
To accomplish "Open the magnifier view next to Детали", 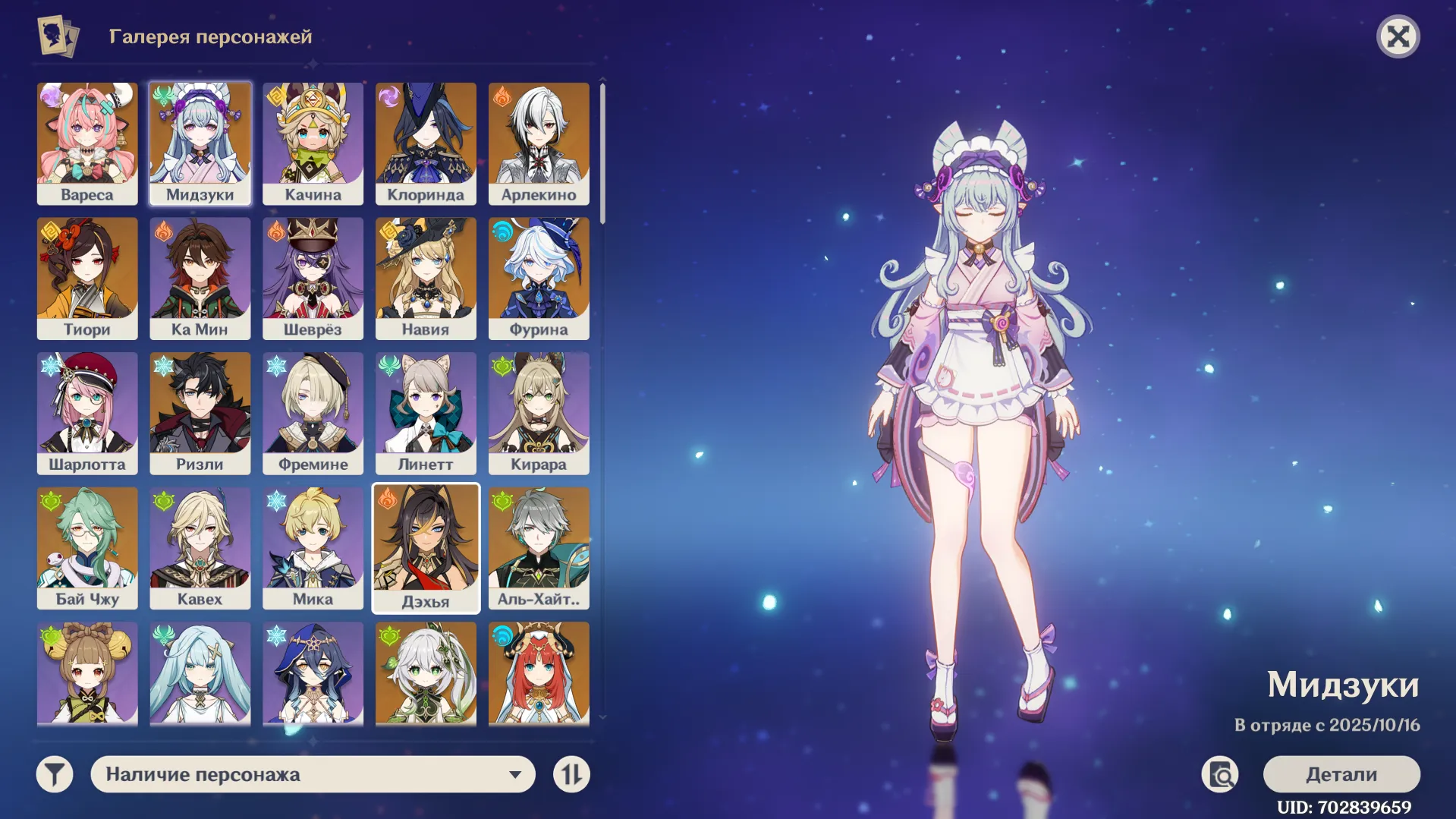I will [x=1222, y=774].
